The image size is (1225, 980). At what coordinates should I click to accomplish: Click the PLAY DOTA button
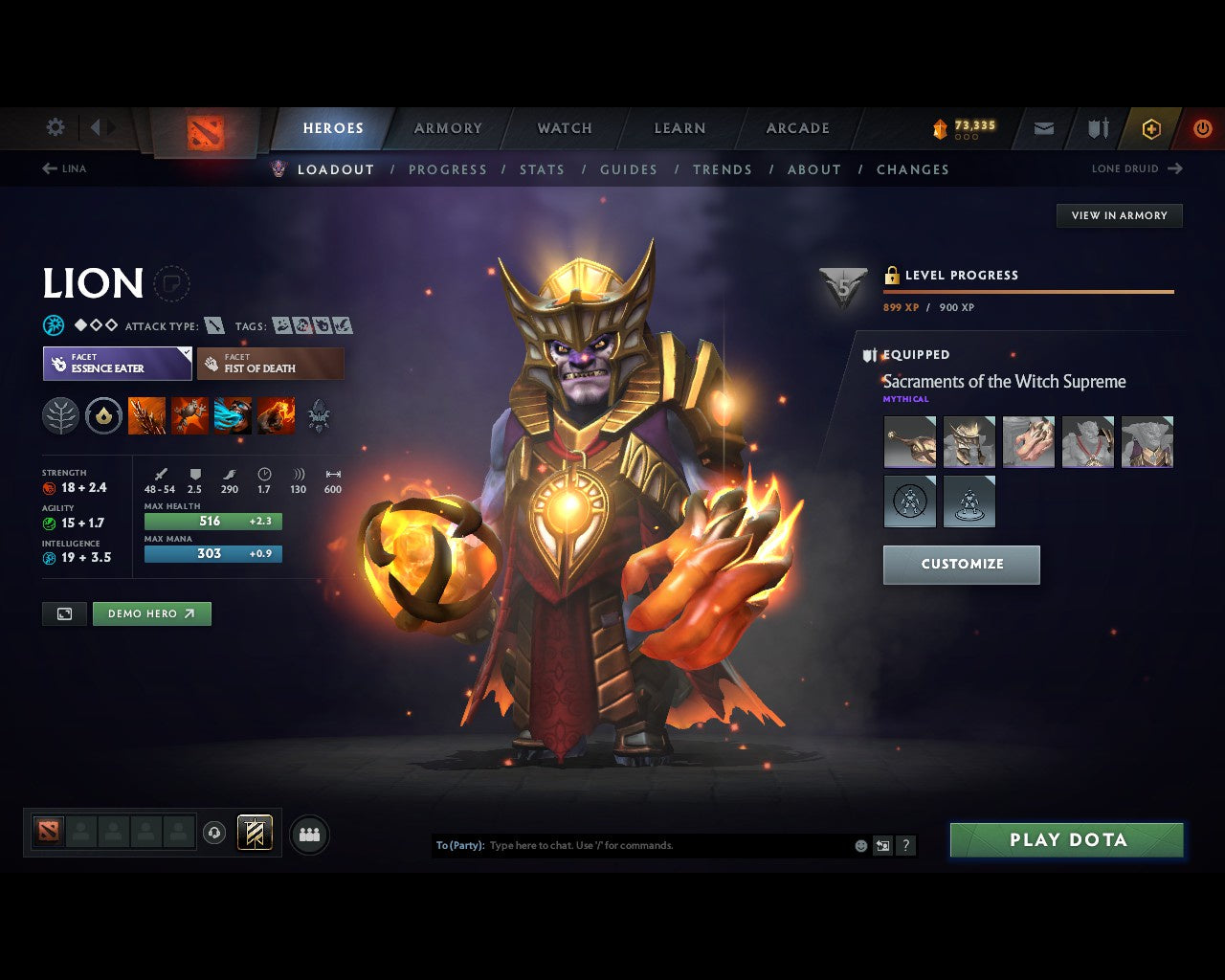(1066, 839)
